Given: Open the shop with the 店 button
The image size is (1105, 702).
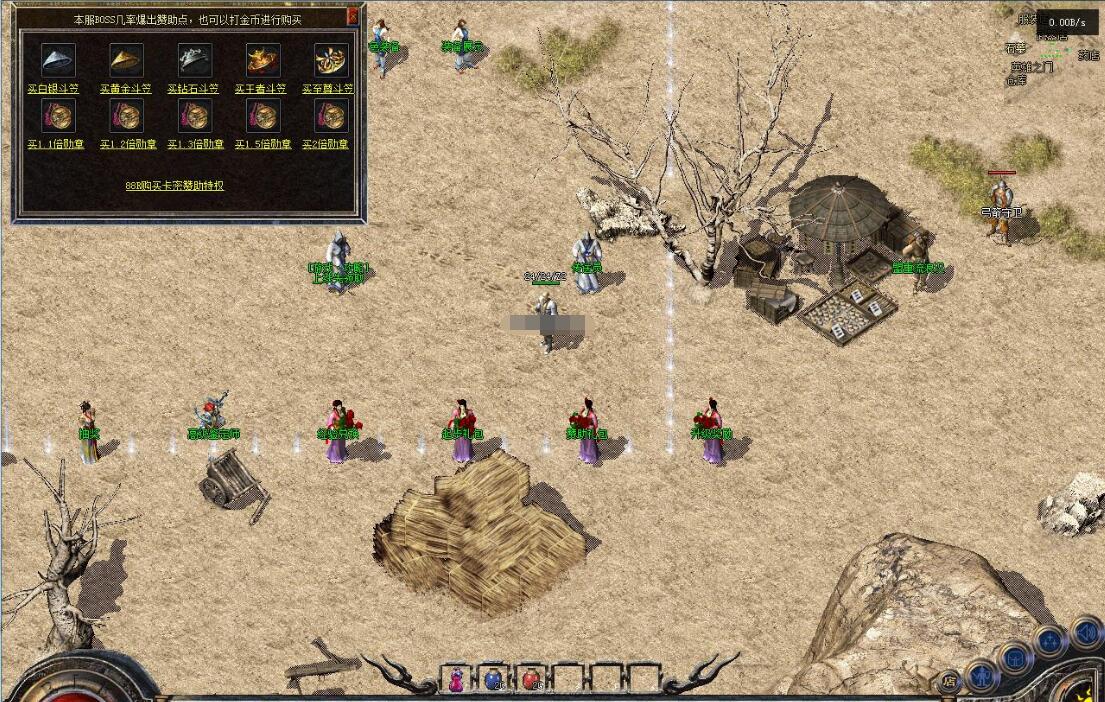Looking at the screenshot, I should coord(949,683).
